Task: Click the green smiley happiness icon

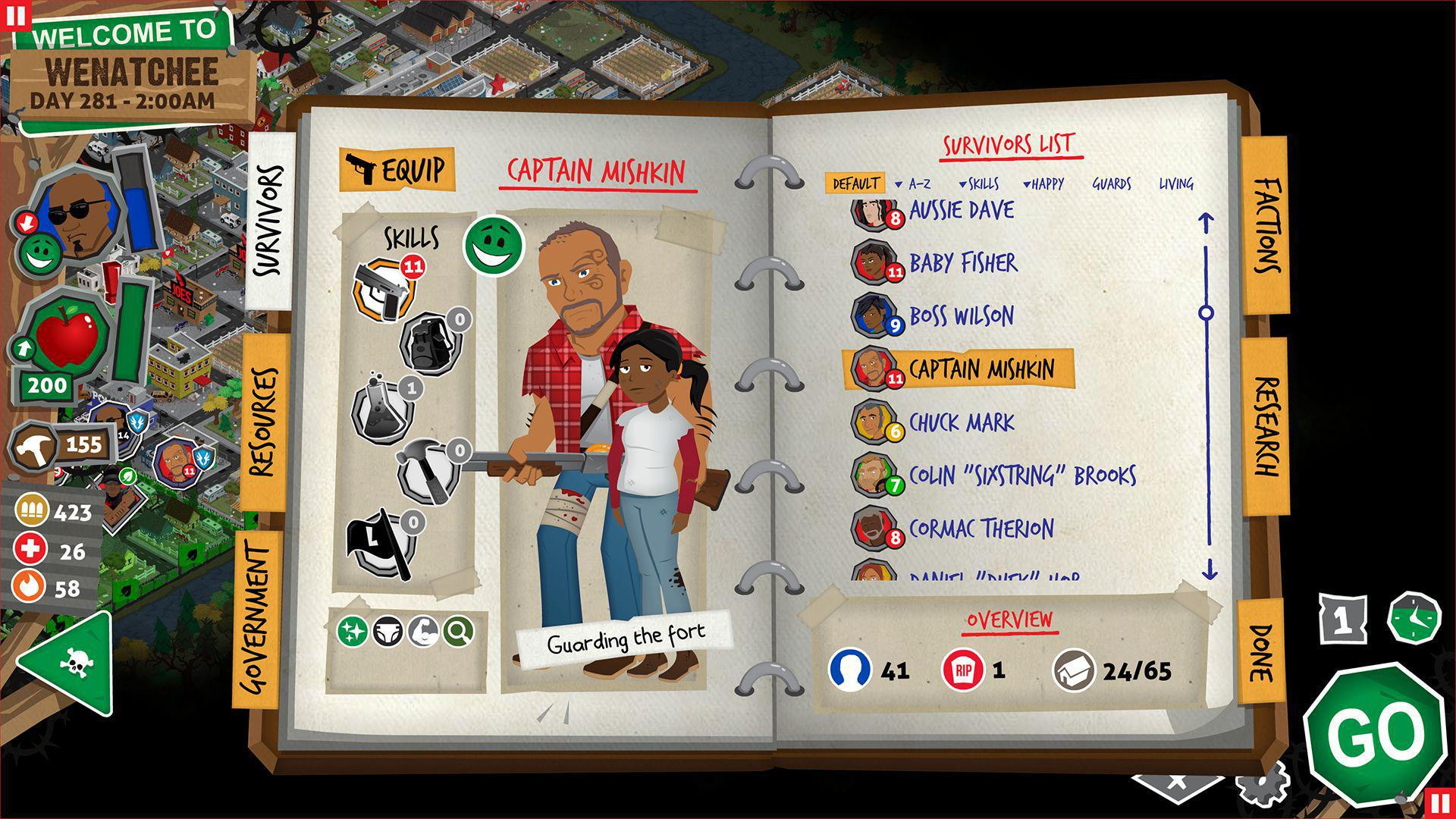Action: tap(493, 246)
